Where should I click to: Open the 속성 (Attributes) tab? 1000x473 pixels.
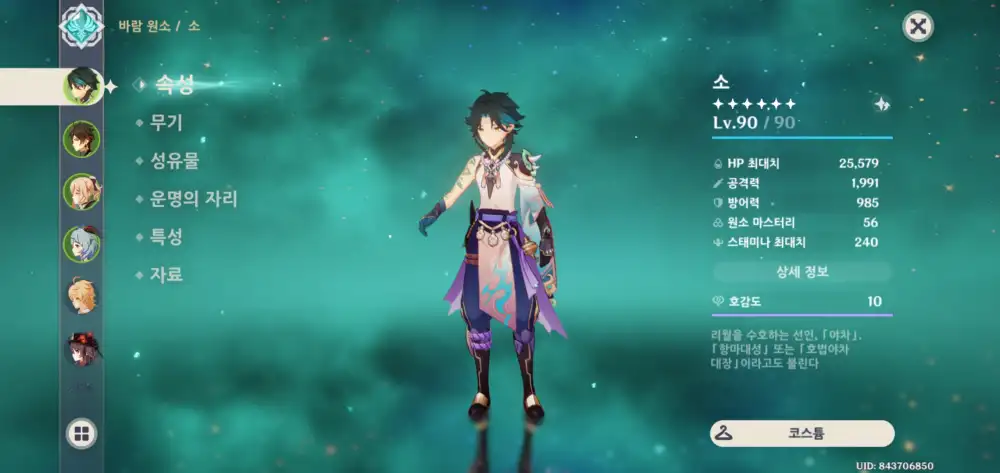point(172,86)
